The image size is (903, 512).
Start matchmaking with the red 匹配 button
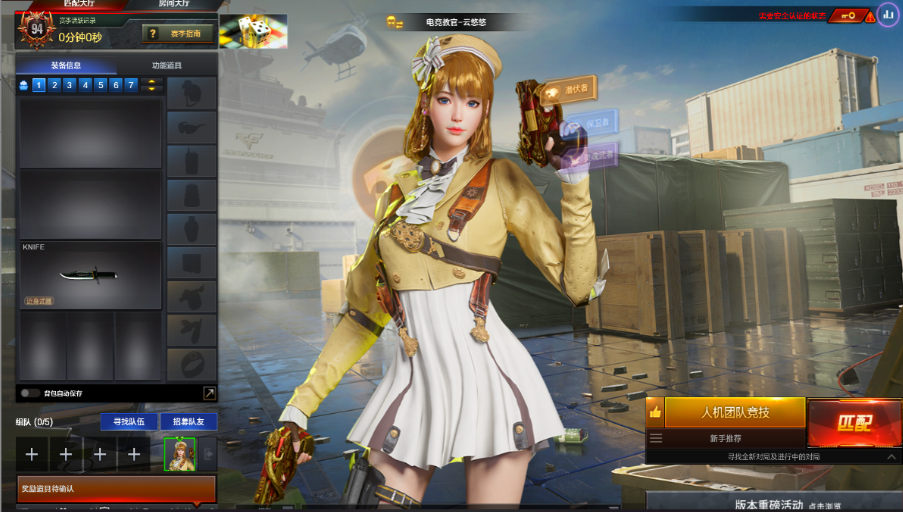coord(853,423)
